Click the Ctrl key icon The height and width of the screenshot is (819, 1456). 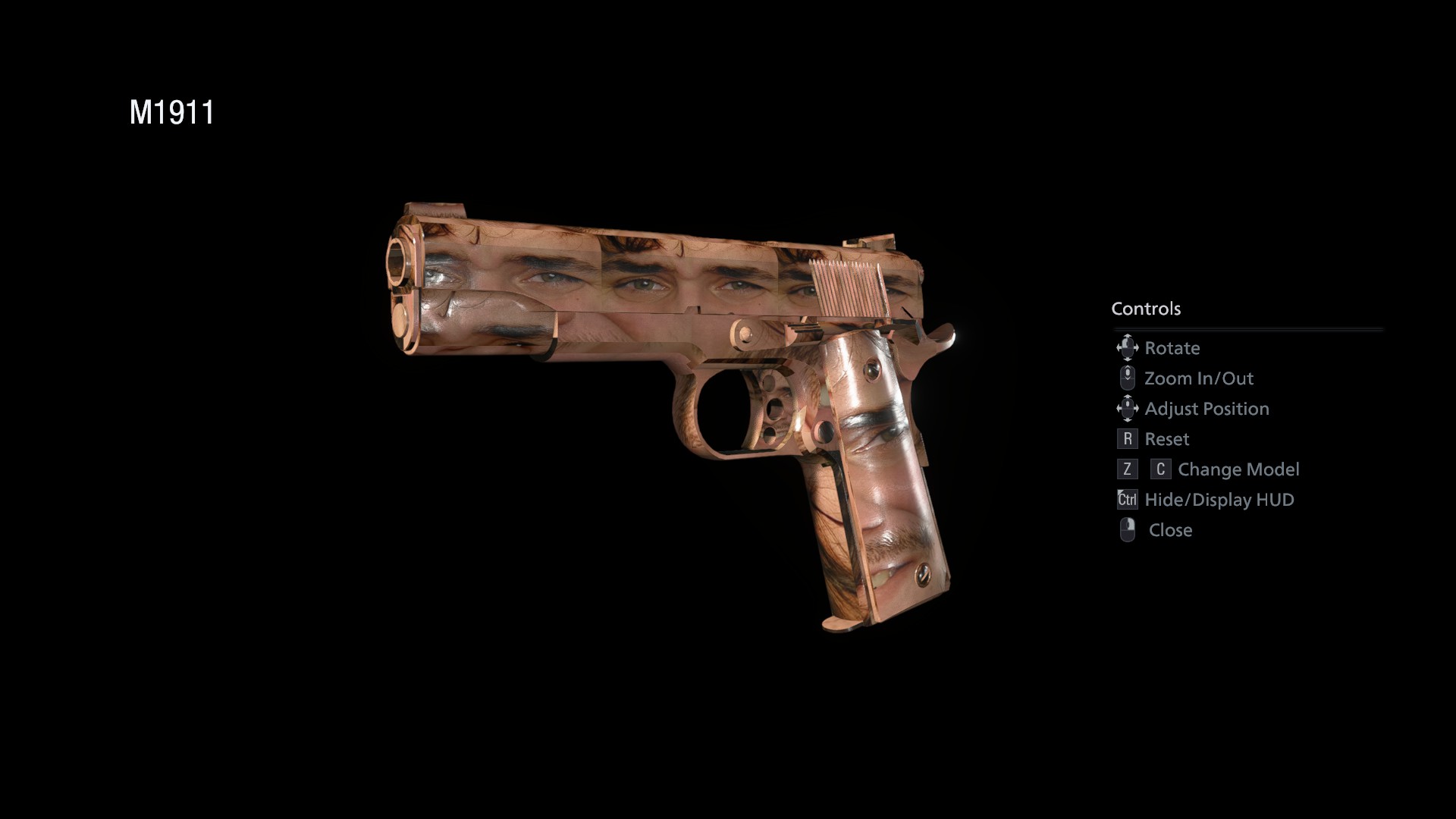[x=1126, y=500]
